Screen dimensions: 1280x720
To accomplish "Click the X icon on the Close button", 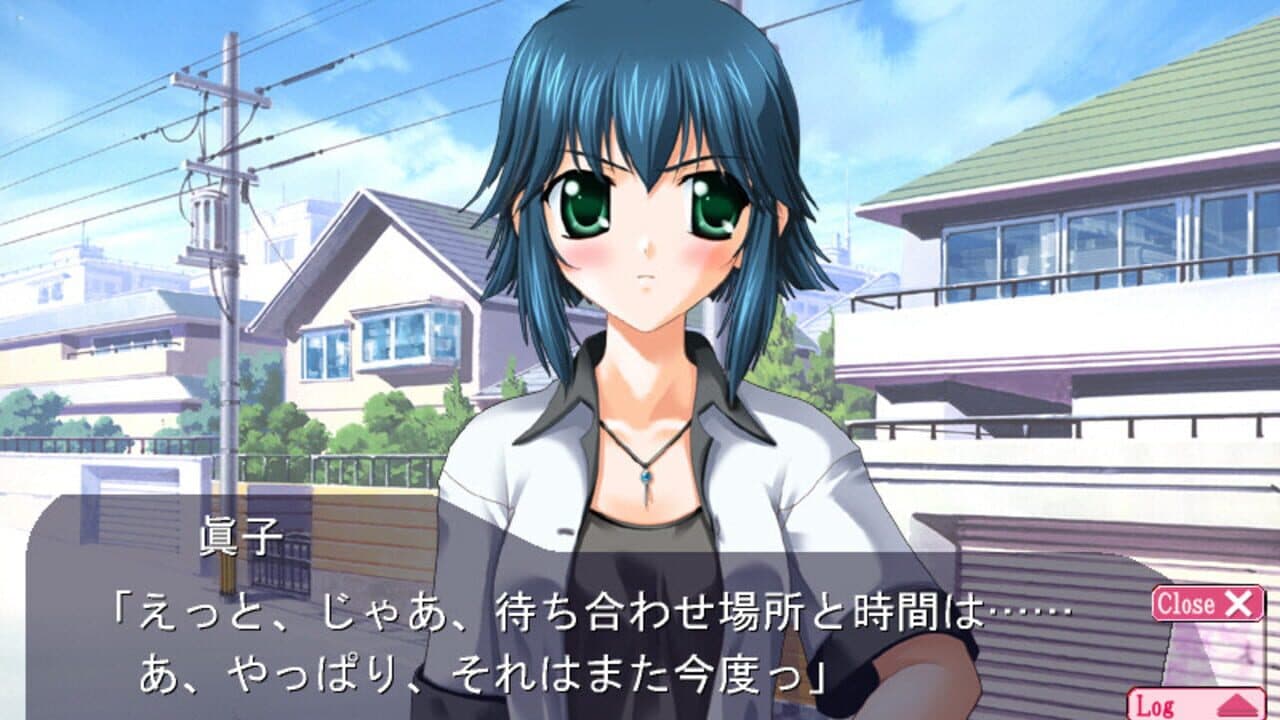I will coord(1236,603).
